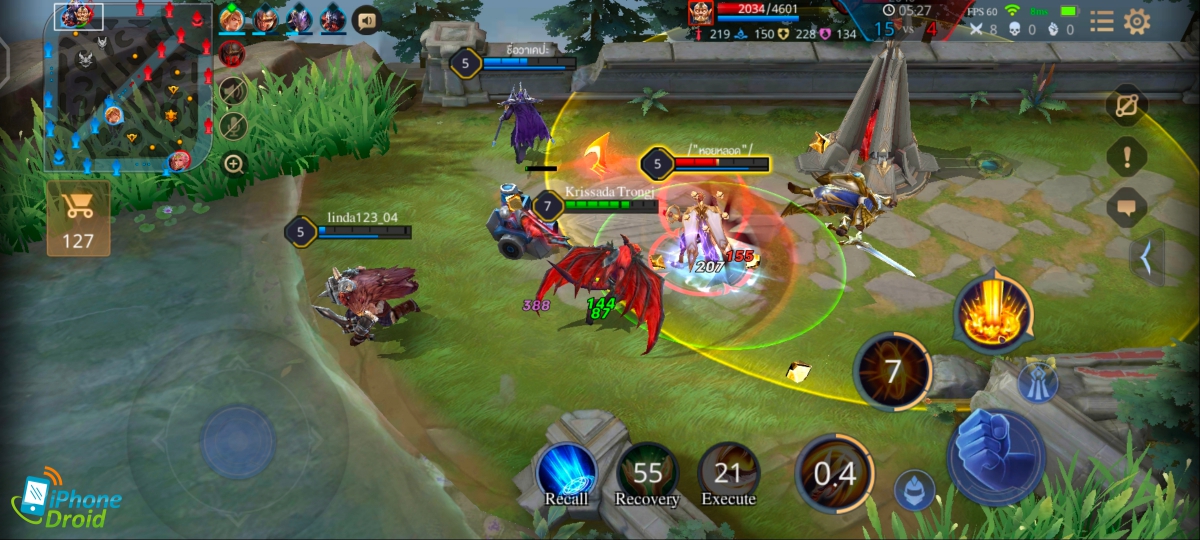Screen dimensions: 1200x540
Task: Target towers with the tower button
Action: click(x=1038, y=383)
